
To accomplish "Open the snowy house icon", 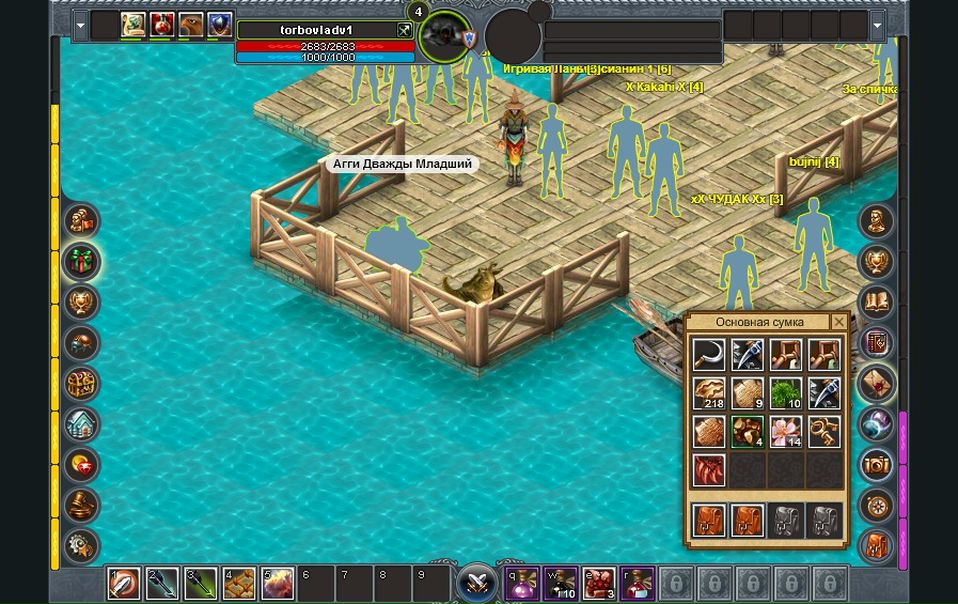I will pos(81,424).
